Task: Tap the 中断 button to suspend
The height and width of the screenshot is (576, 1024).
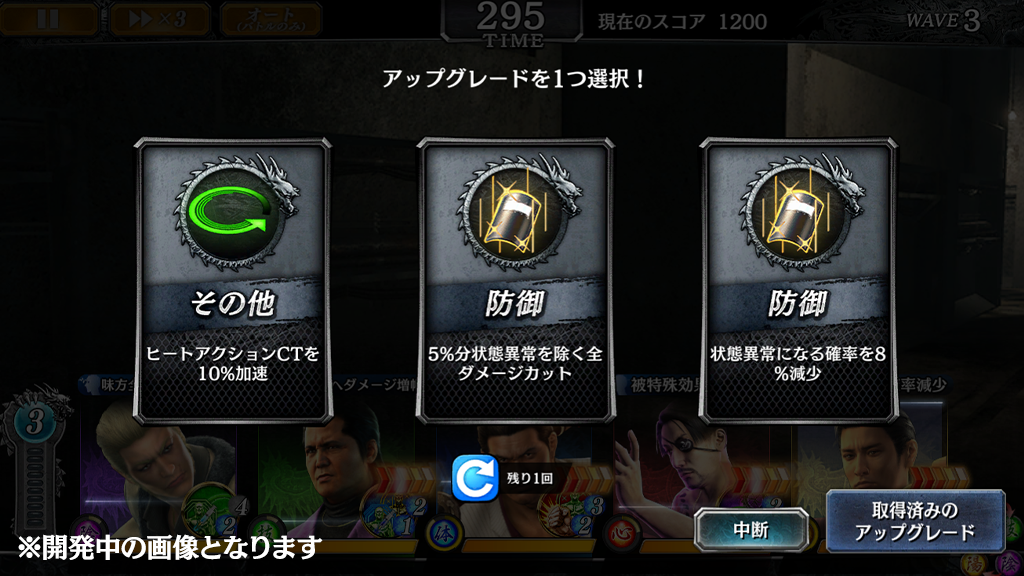Action: pyautogui.click(x=754, y=529)
